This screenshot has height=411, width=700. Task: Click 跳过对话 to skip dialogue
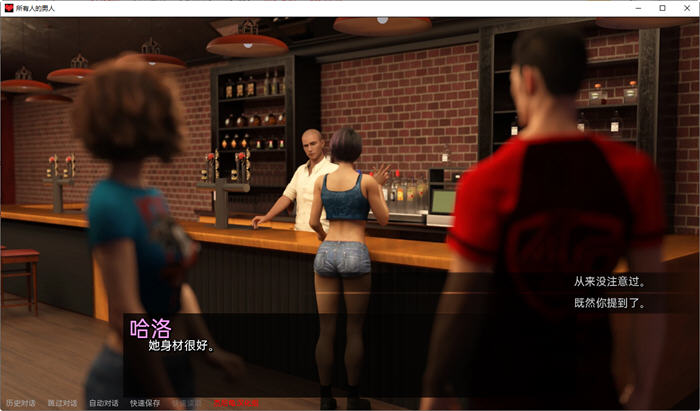(62, 403)
